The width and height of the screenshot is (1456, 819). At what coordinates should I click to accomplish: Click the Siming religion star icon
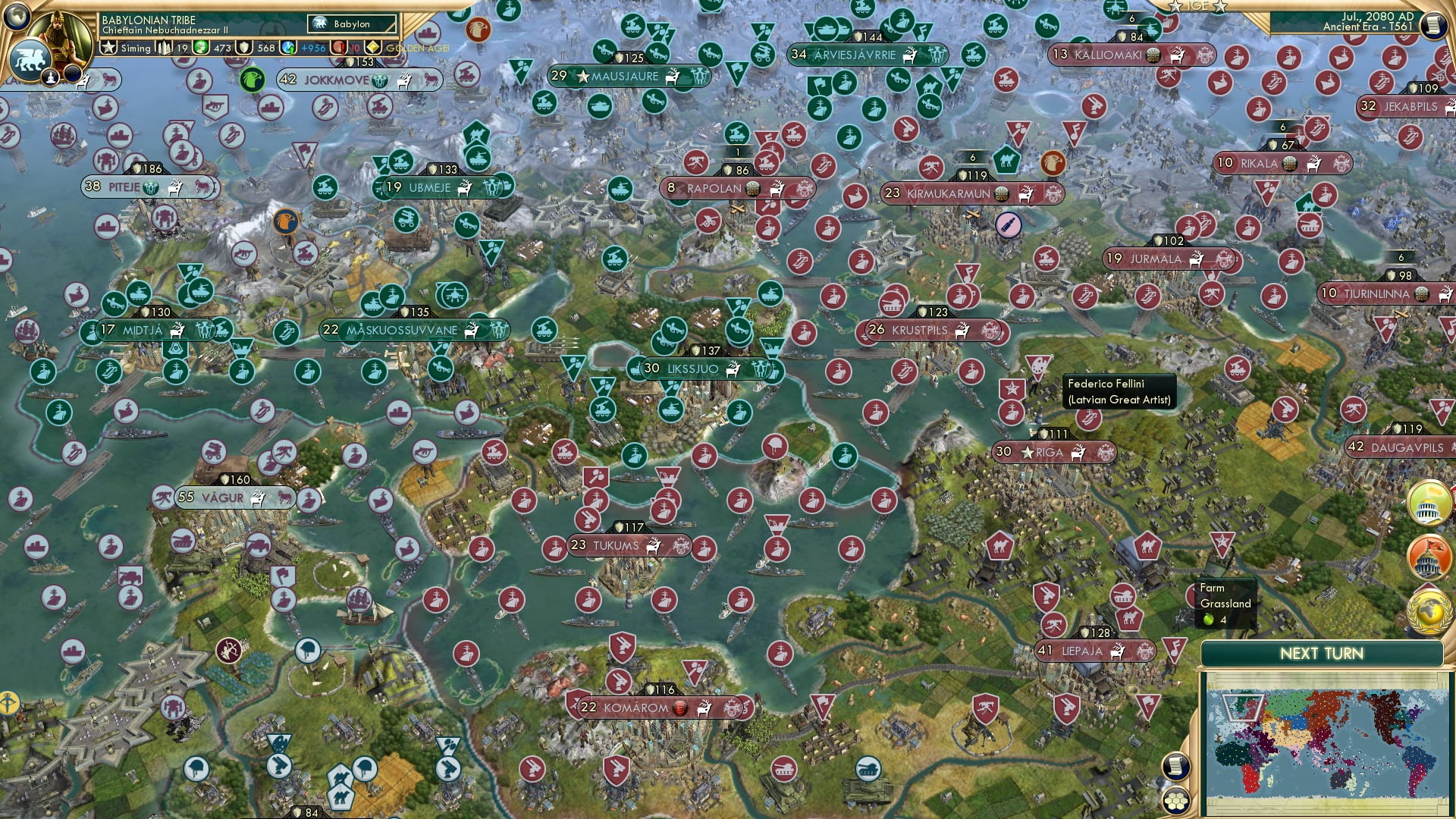[x=107, y=47]
